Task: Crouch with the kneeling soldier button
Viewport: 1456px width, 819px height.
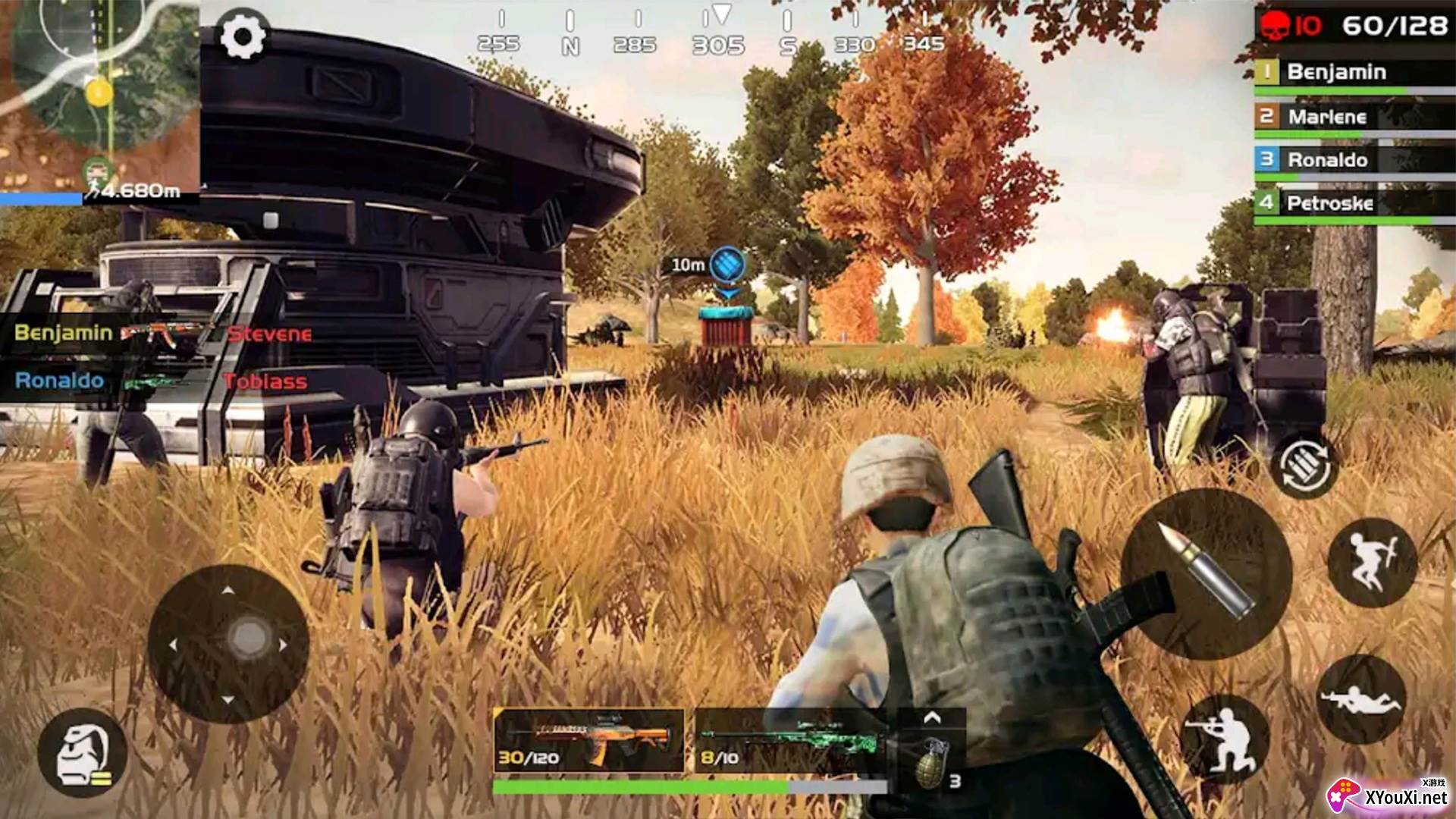Action: [x=1224, y=734]
